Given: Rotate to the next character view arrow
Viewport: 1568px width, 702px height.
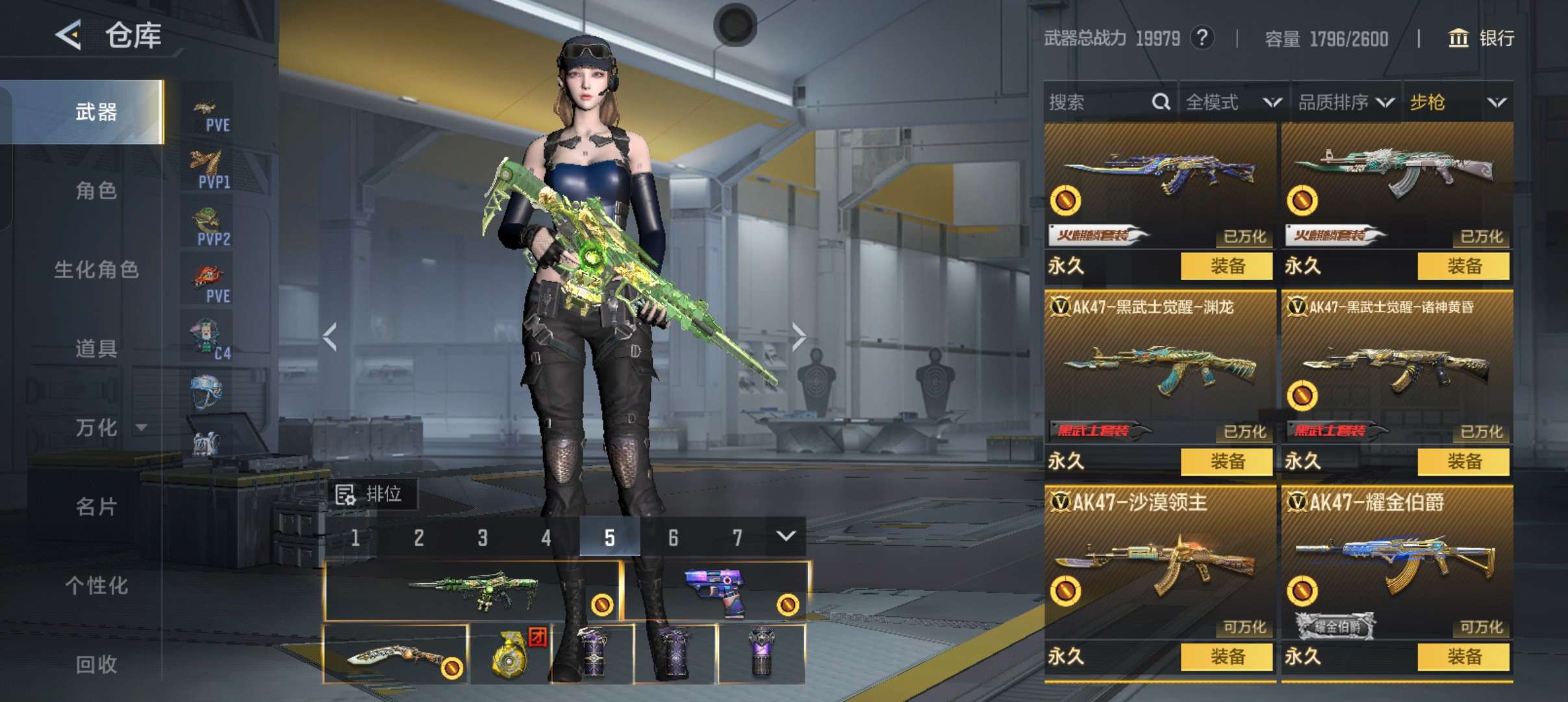Looking at the screenshot, I should (x=798, y=337).
